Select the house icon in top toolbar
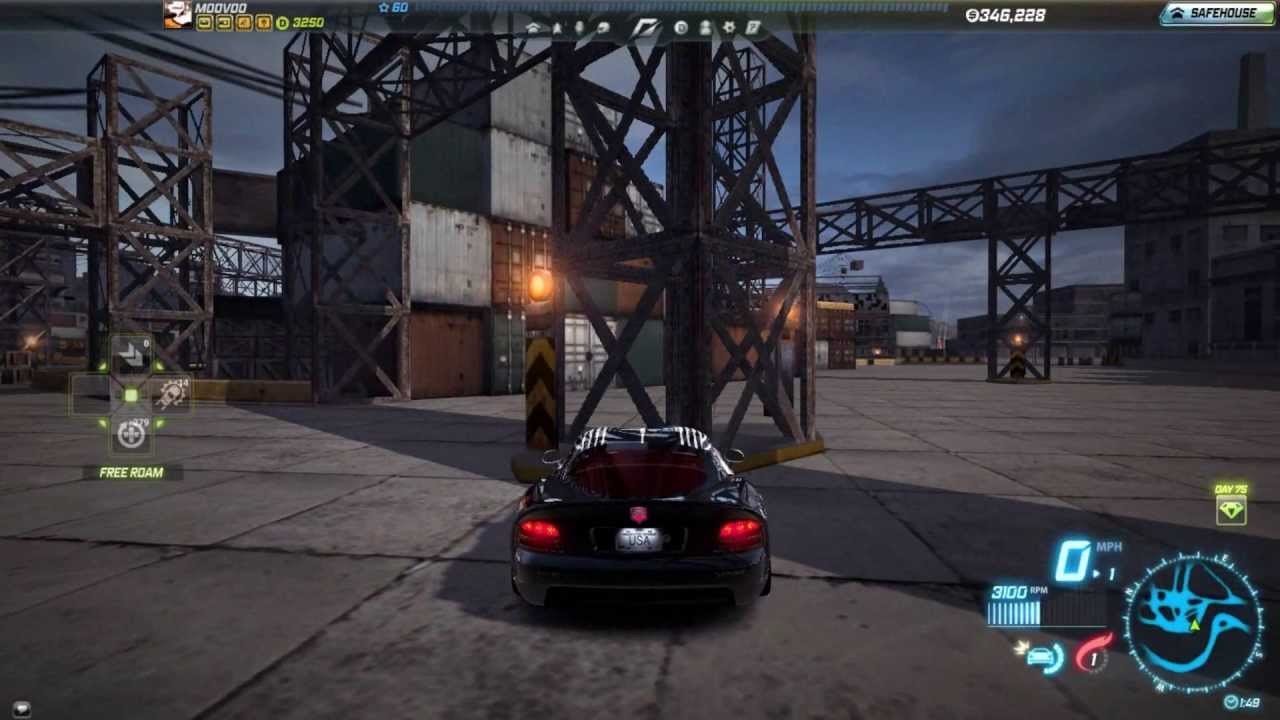1280x720 pixels. [x=533, y=28]
